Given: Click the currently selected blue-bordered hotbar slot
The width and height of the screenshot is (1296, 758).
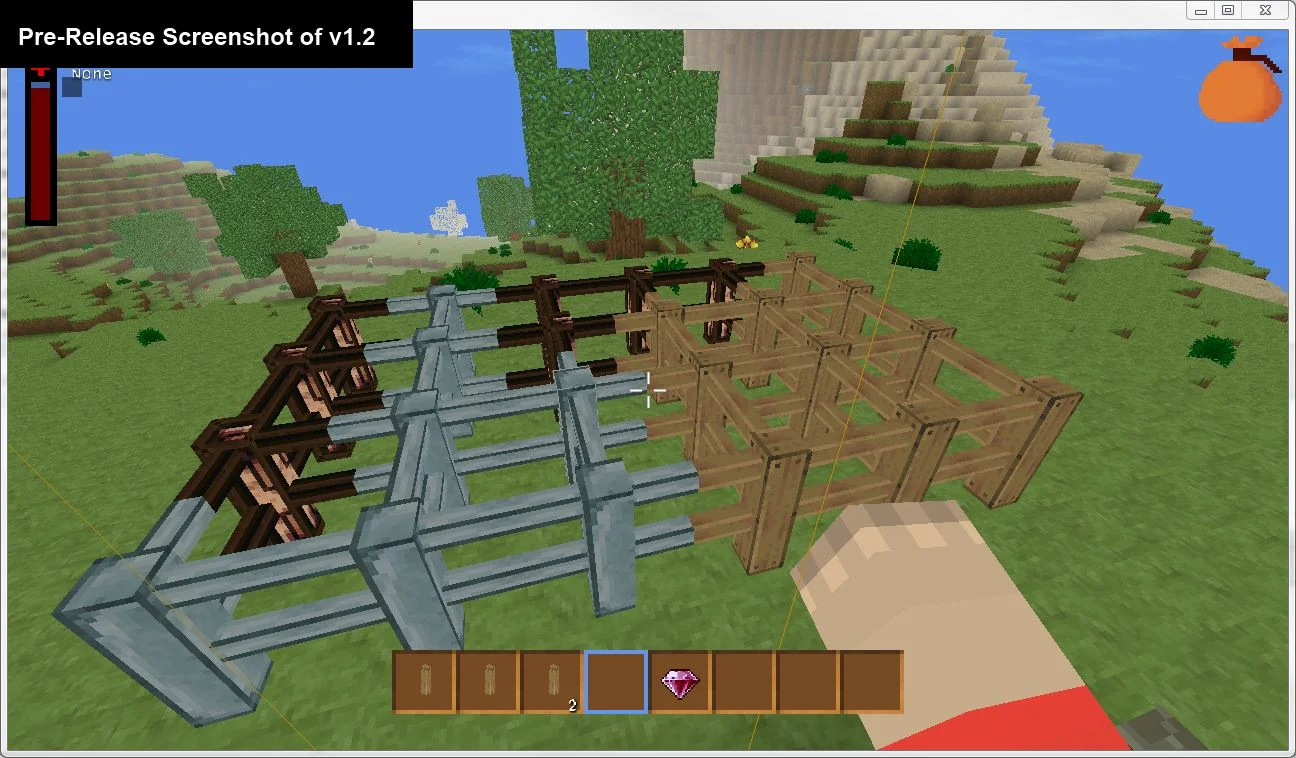Looking at the screenshot, I should (x=615, y=681).
